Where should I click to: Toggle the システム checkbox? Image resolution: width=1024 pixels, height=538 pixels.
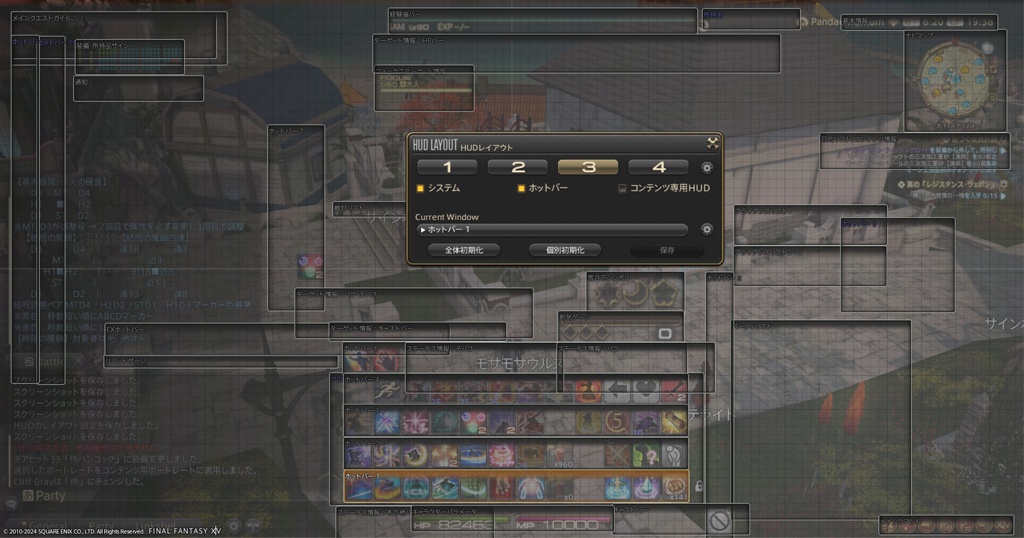click(x=421, y=188)
